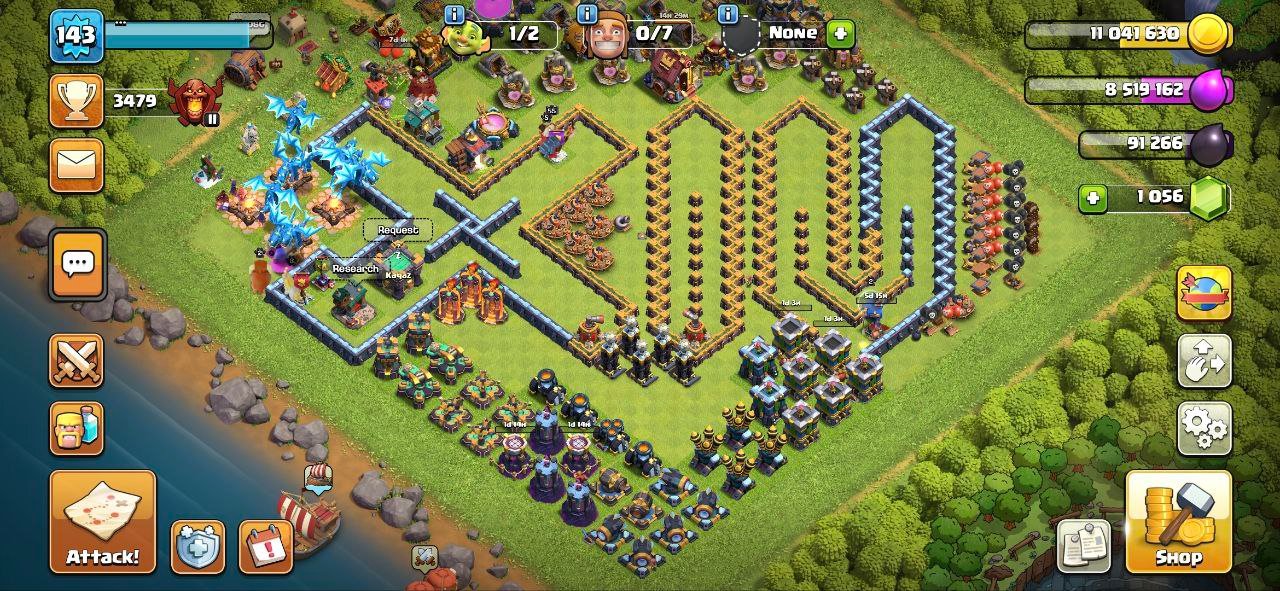The width and height of the screenshot is (1280, 591).
Task: Open the shield info button
Action: coord(197,546)
